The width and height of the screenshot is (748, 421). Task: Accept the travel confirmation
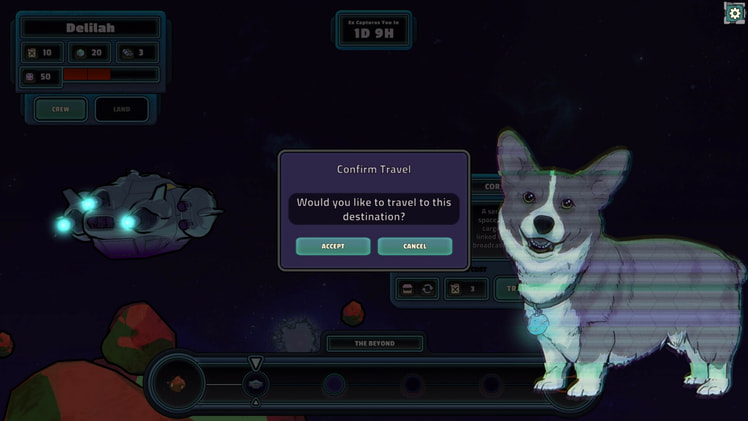pyautogui.click(x=333, y=246)
